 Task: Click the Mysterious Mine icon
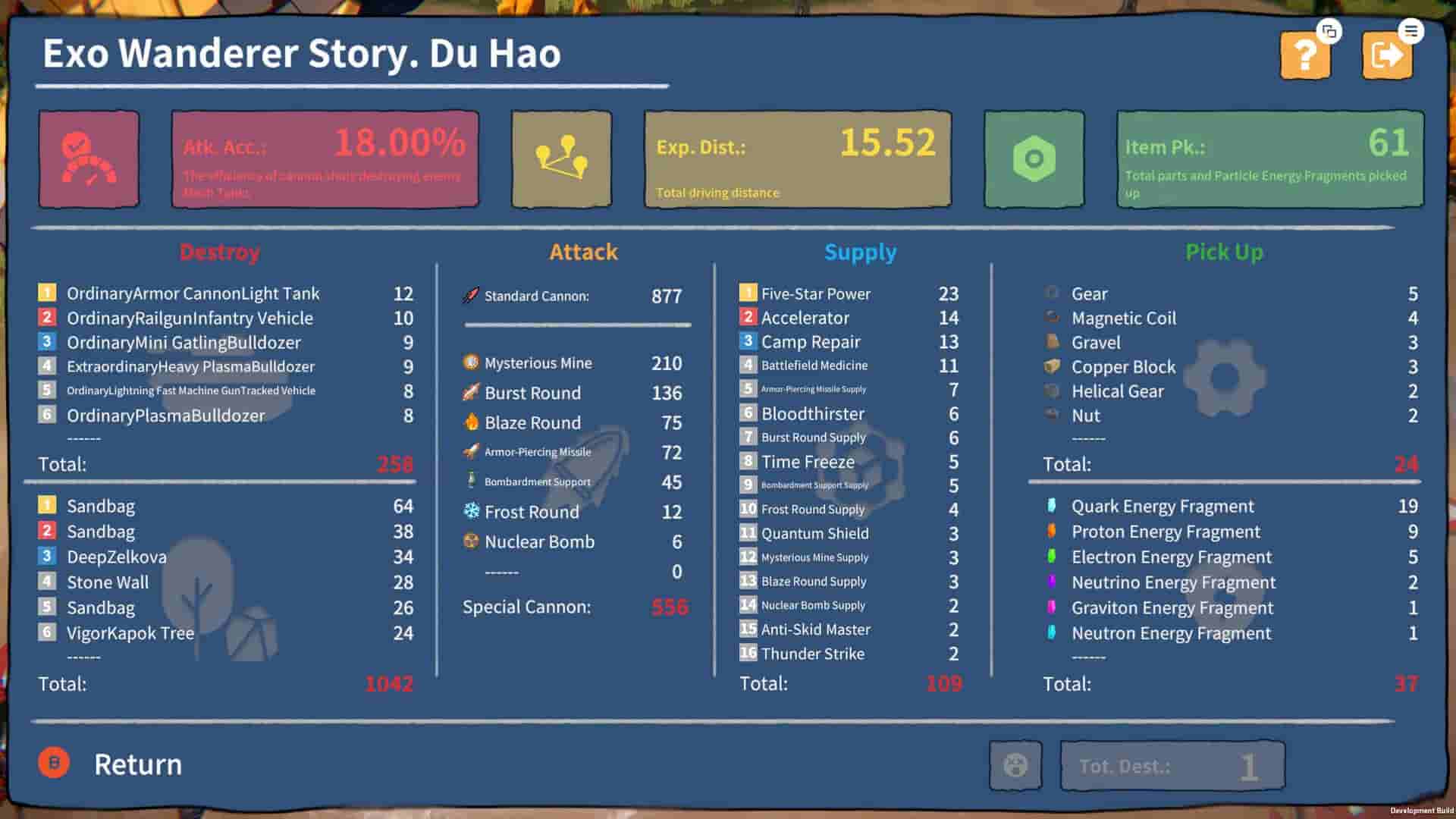click(471, 362)
